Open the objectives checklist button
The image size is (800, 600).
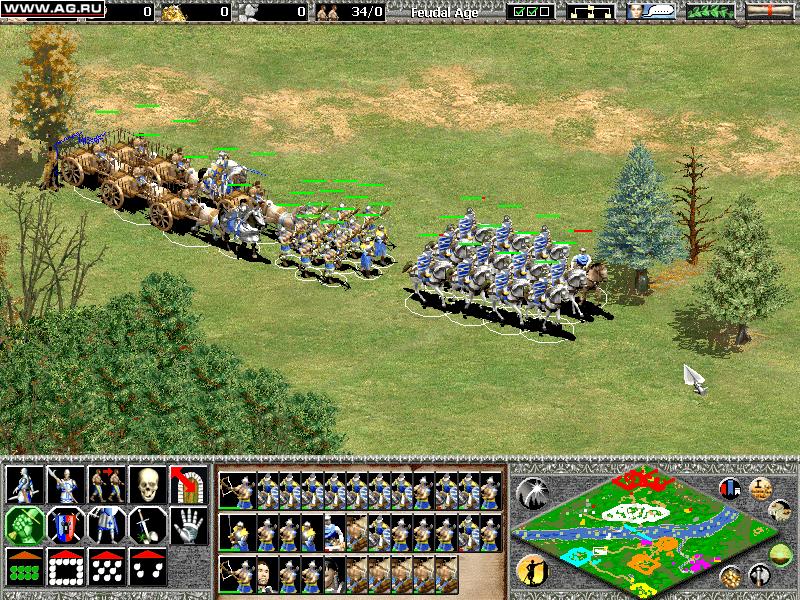(x=530, y=12)
